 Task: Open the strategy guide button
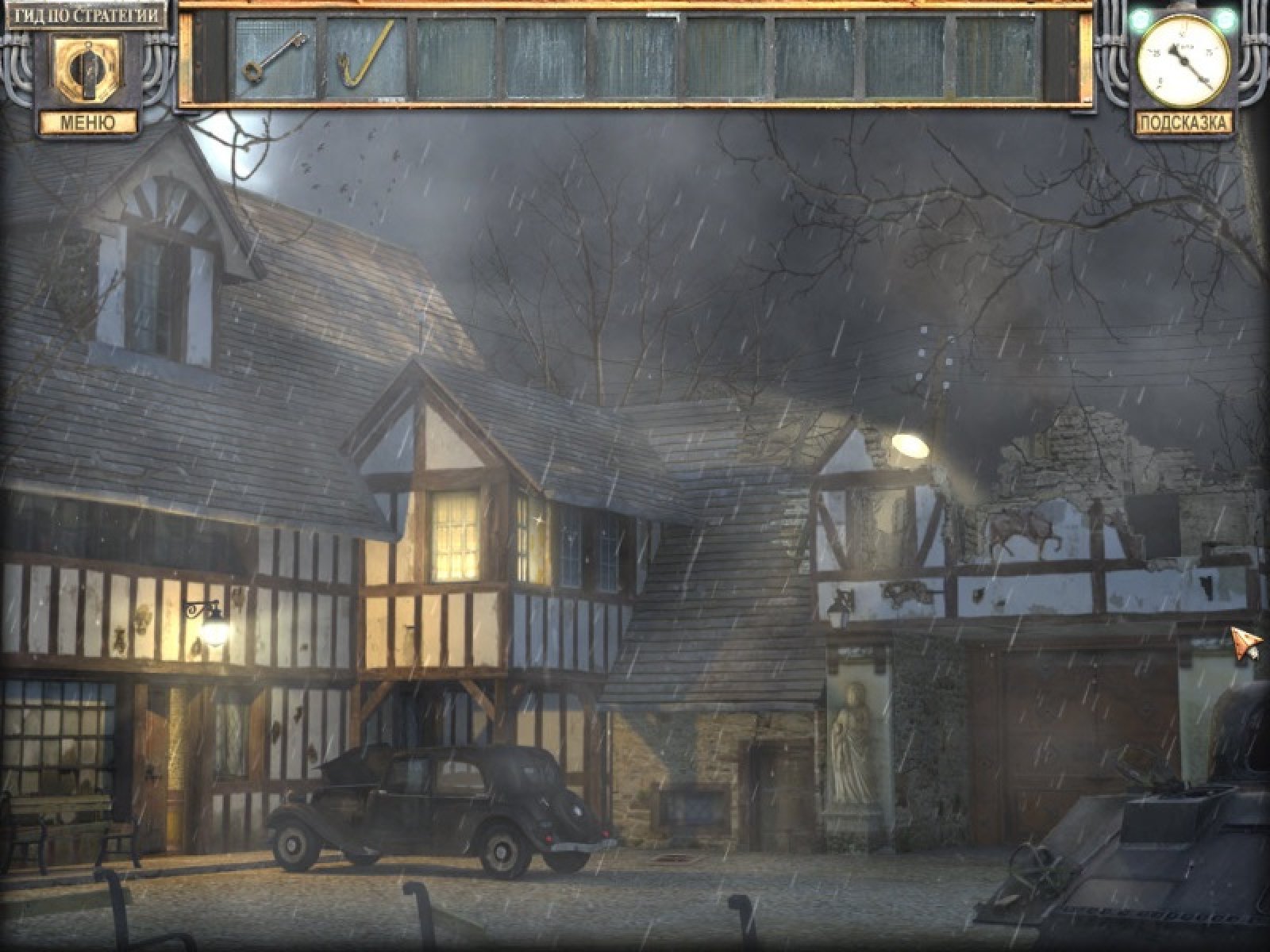(x=87, y=14)
